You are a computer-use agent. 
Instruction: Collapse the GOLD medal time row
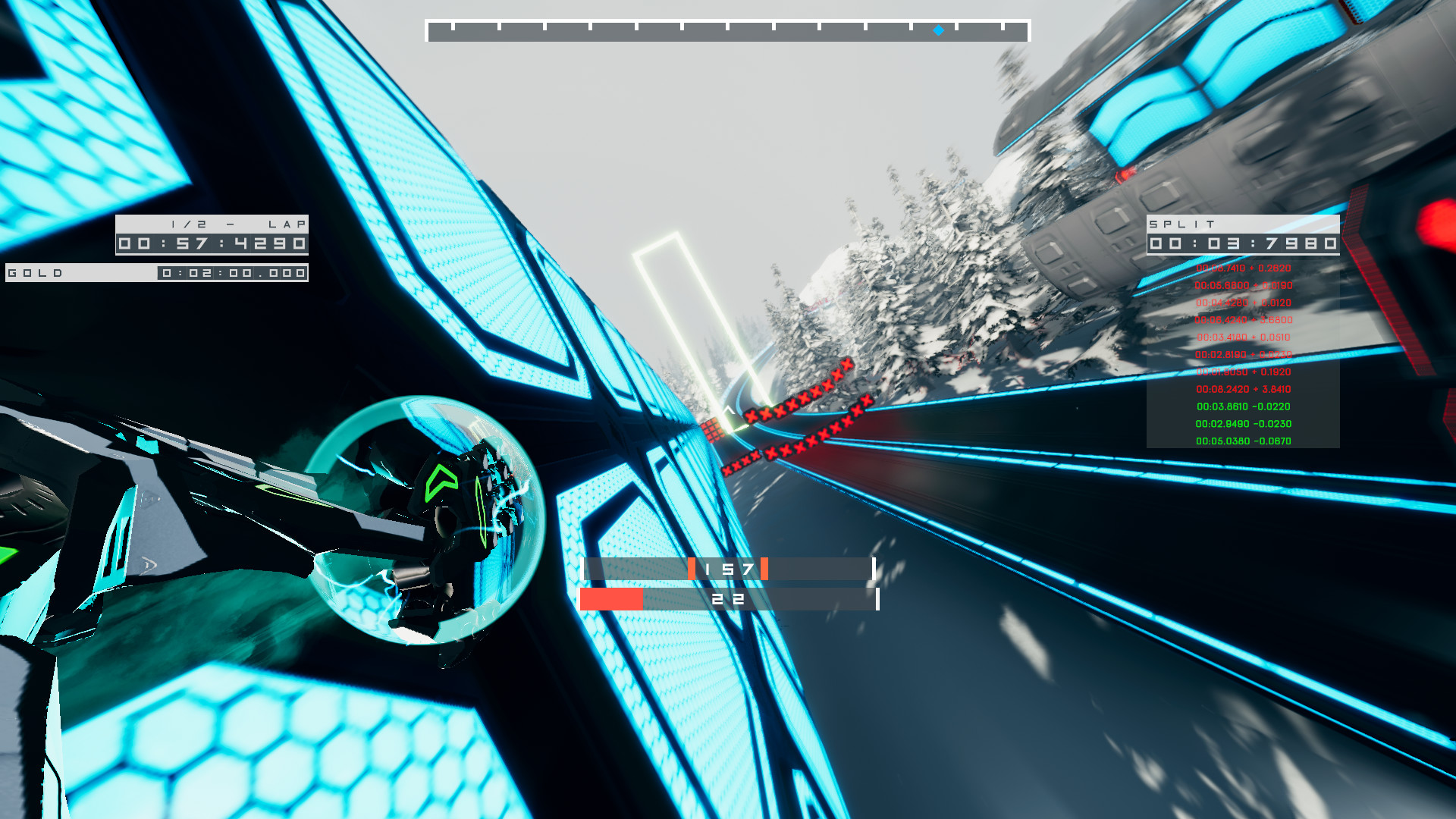[158, 272]
